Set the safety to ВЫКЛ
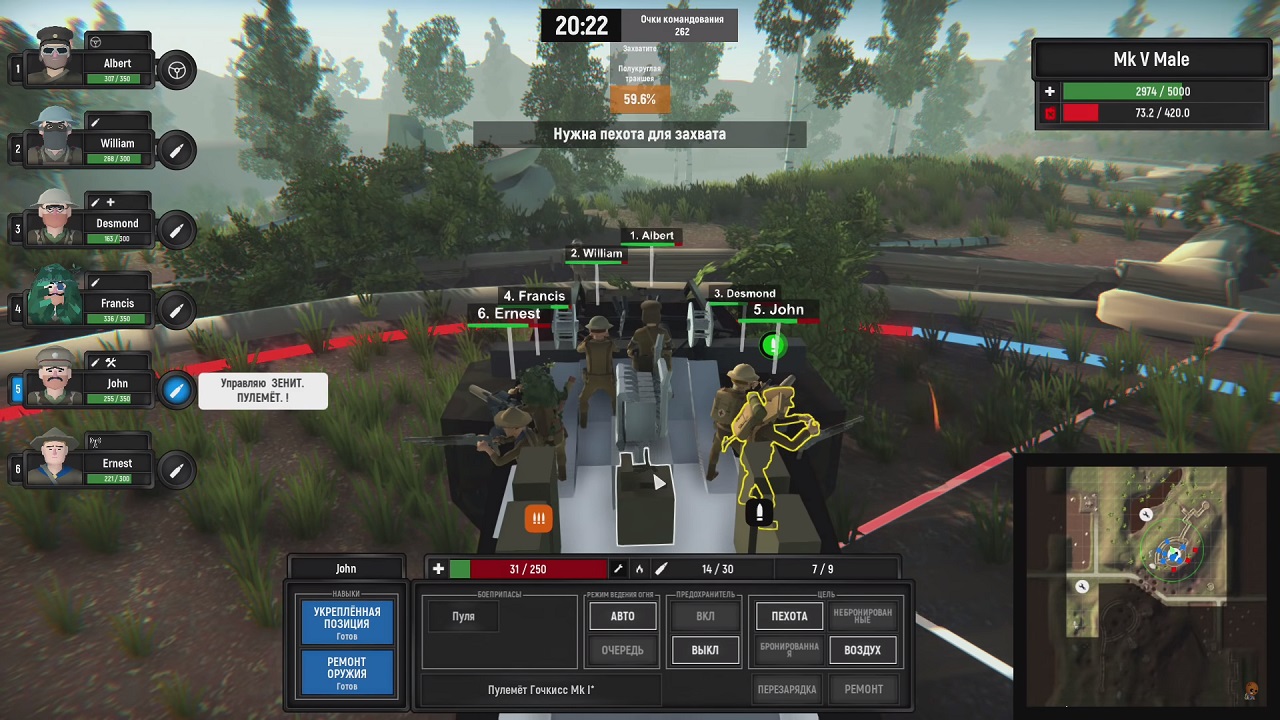 pos(705,651)
